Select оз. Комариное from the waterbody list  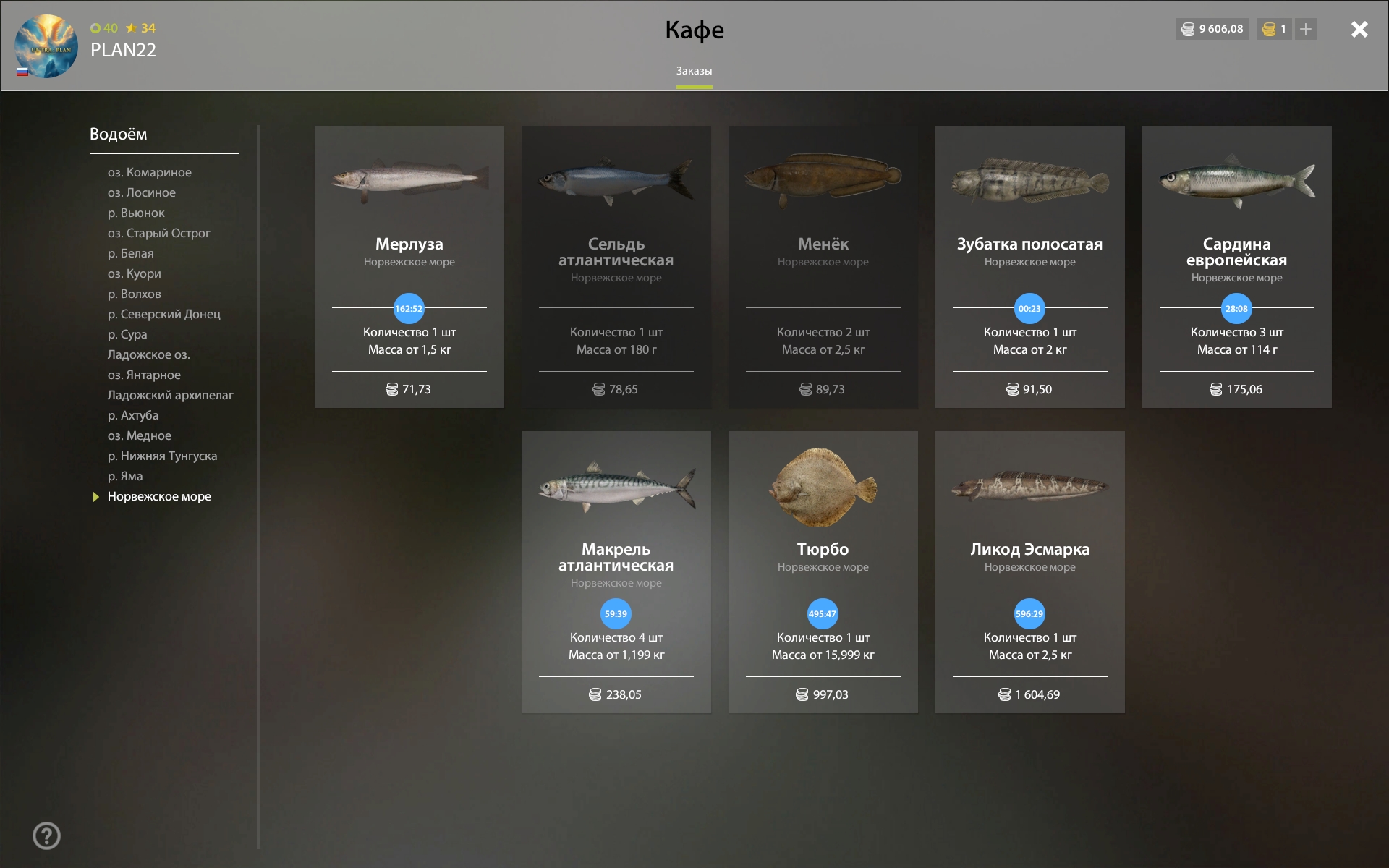pos(149,172)
